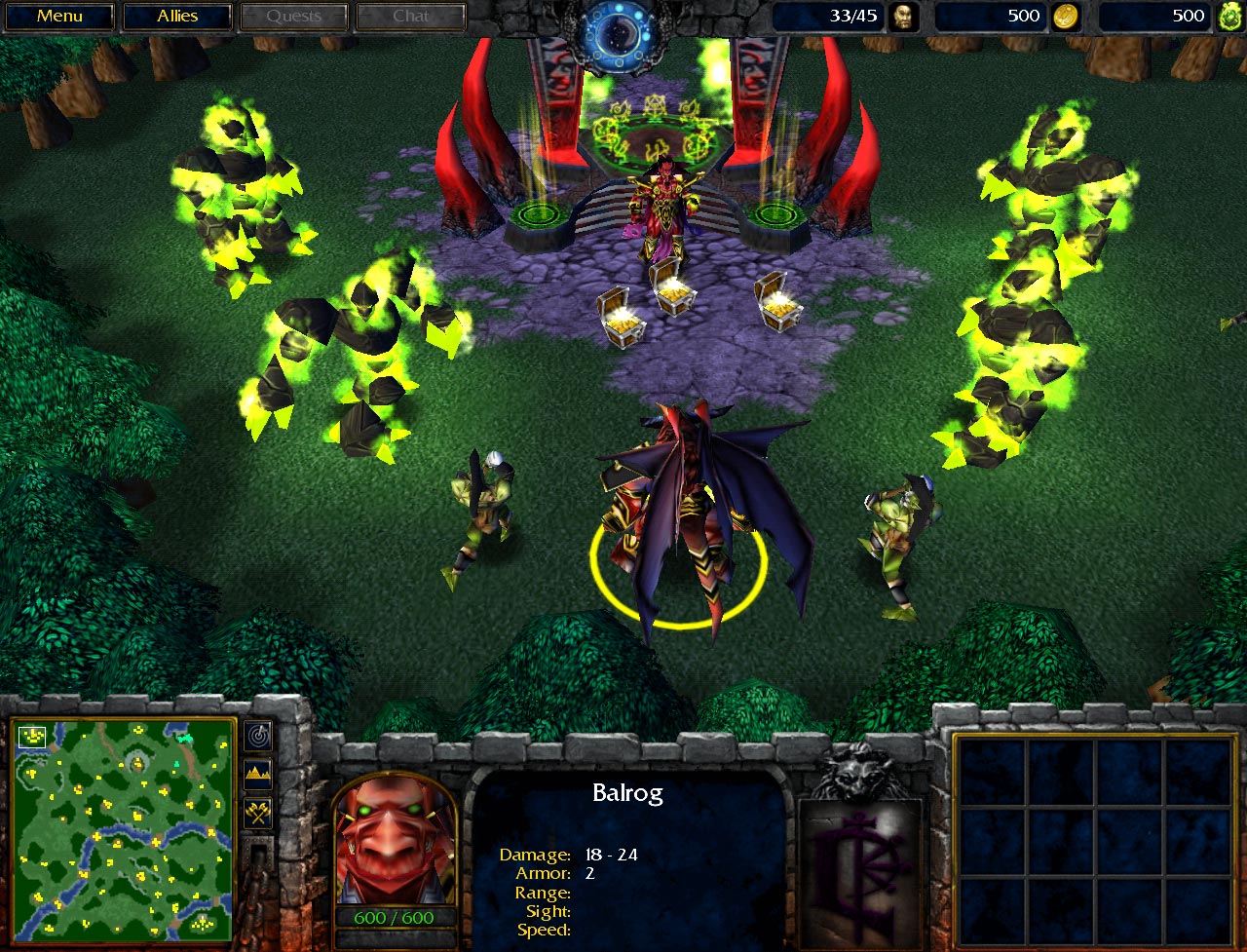Image resolution: width=1247 pixels, height=952 pixels.
Task: Toggle ally colors with the crossed axes icon
Action: 257,811
